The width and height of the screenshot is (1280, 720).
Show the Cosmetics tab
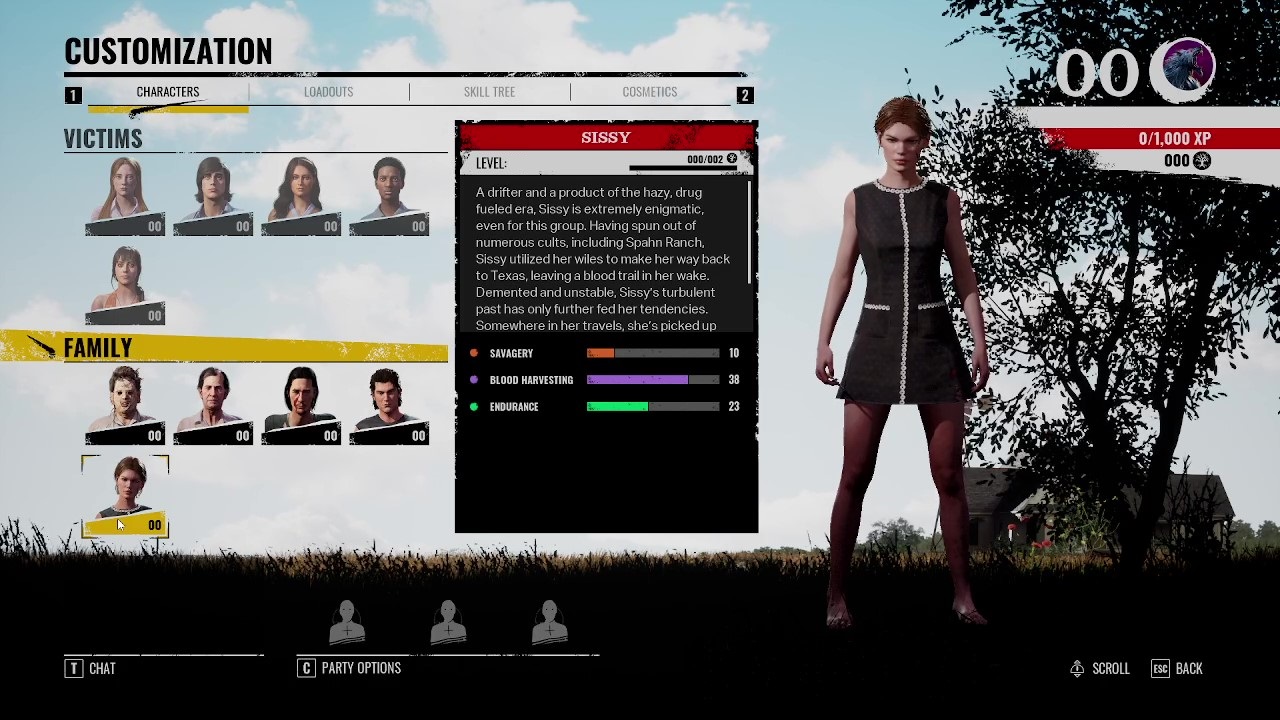[x=649, y=92]
